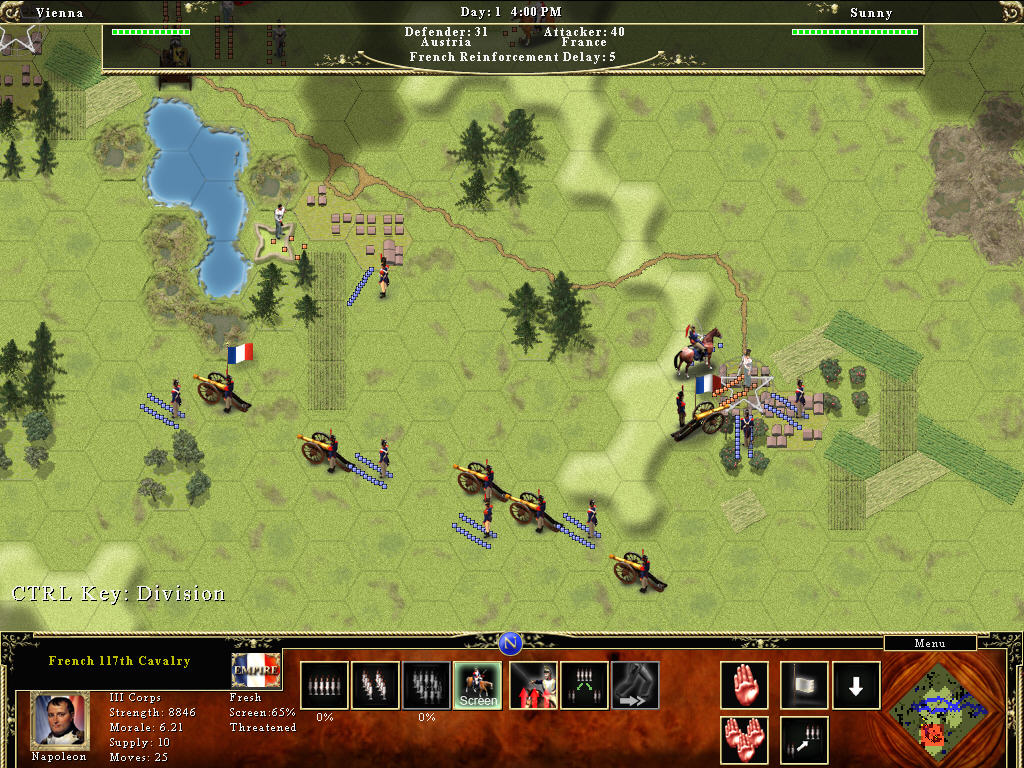Choose the formation icon with green arrows
The image size is (1024, 768).
(x=584, y=685)
